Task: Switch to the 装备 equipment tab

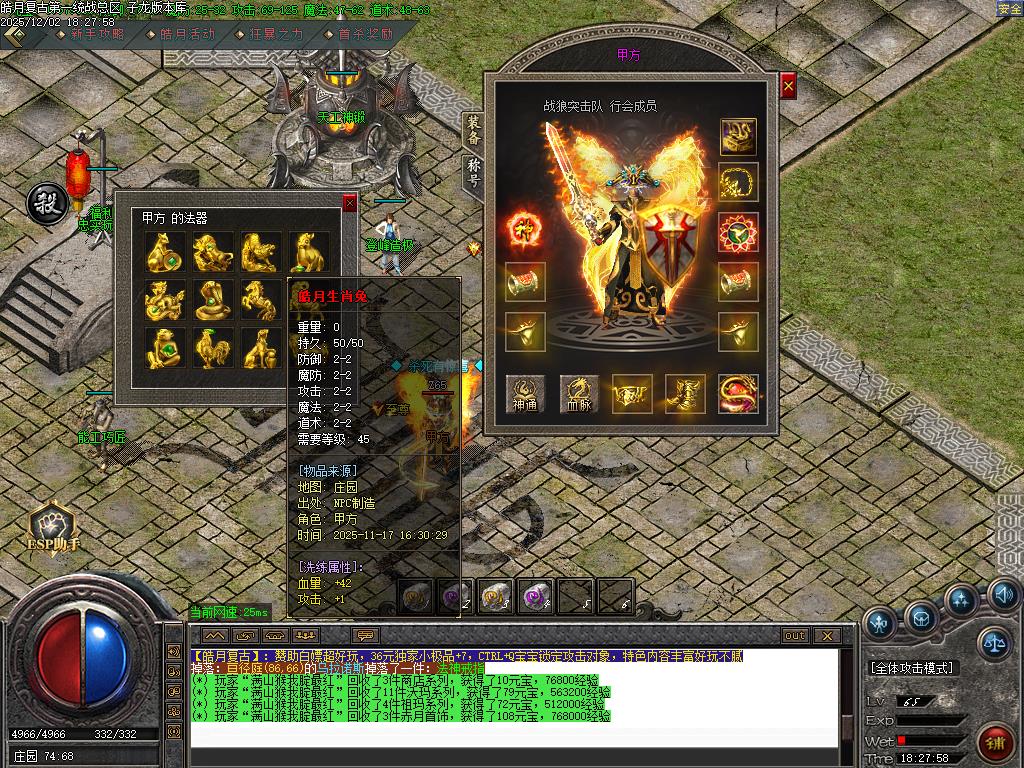Action: click(x=473, y=131)
